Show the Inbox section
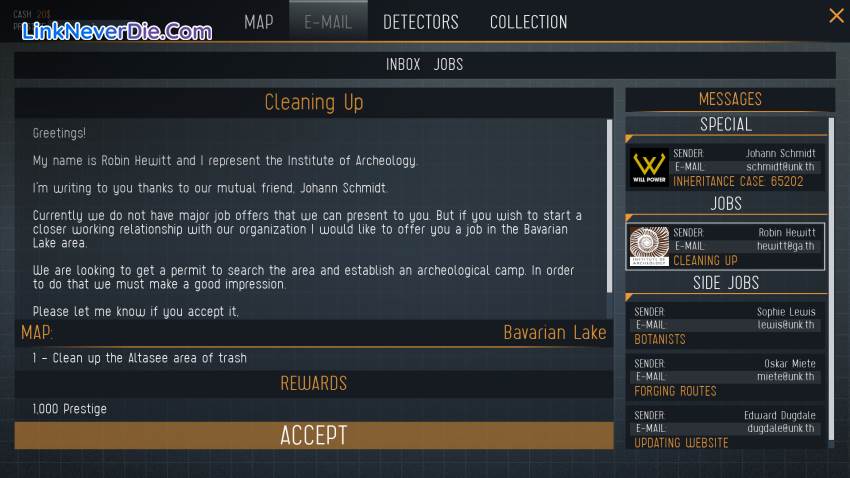Image resolution: width=850 pixels, height=478 pixels. click(x=403, y=64)
